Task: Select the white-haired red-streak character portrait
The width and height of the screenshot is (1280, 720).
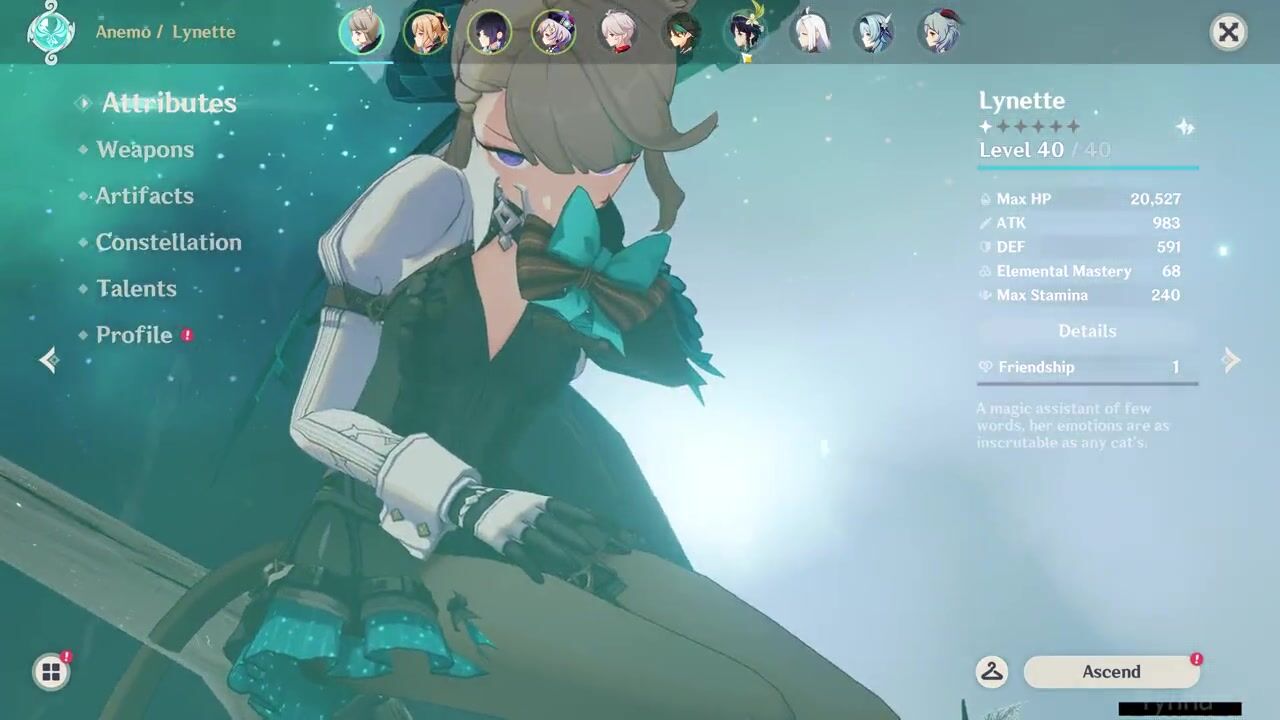Action: coord(617,32)
